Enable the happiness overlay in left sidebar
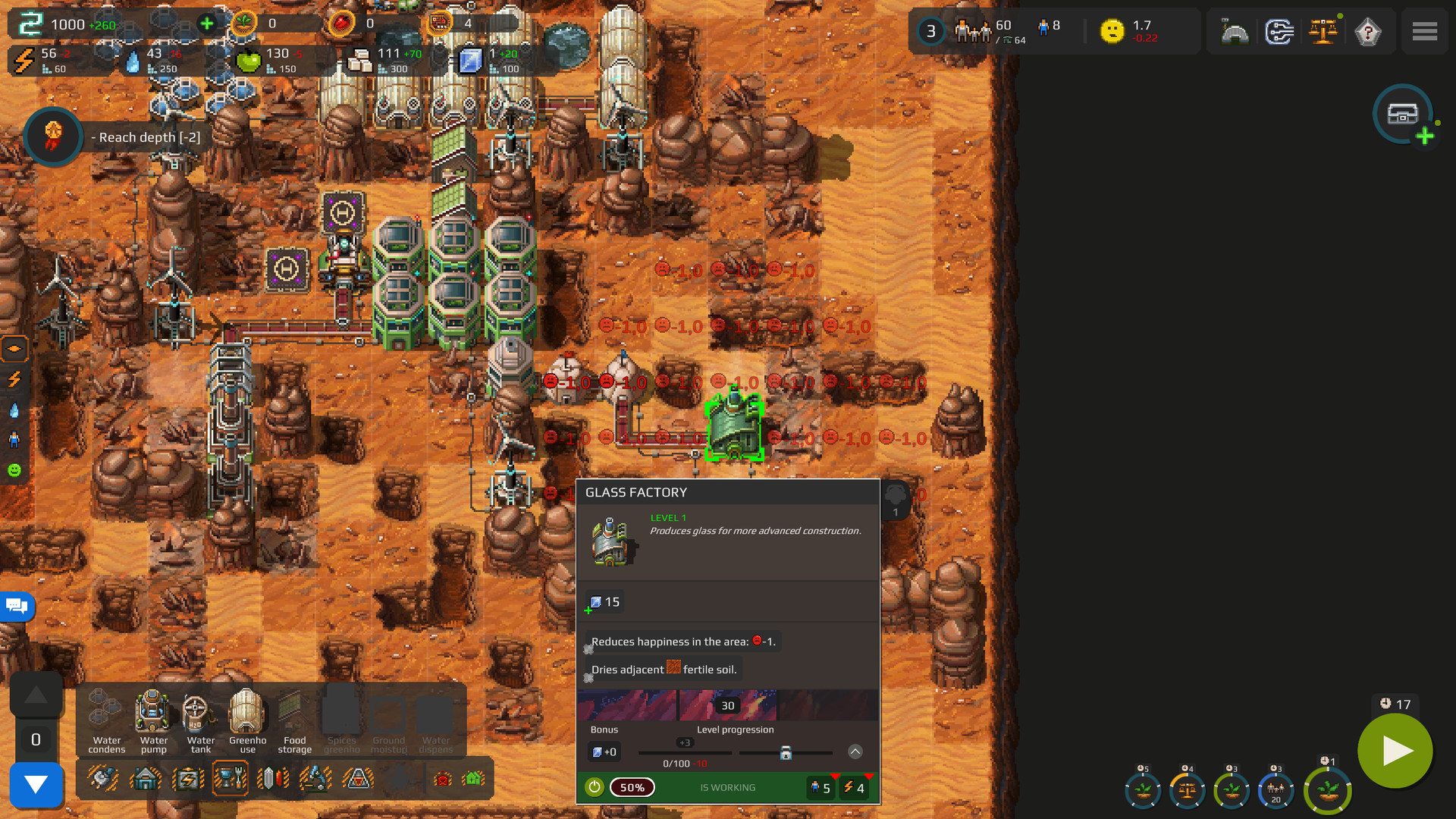1456x819 pixels. click(x=14, y=469)
